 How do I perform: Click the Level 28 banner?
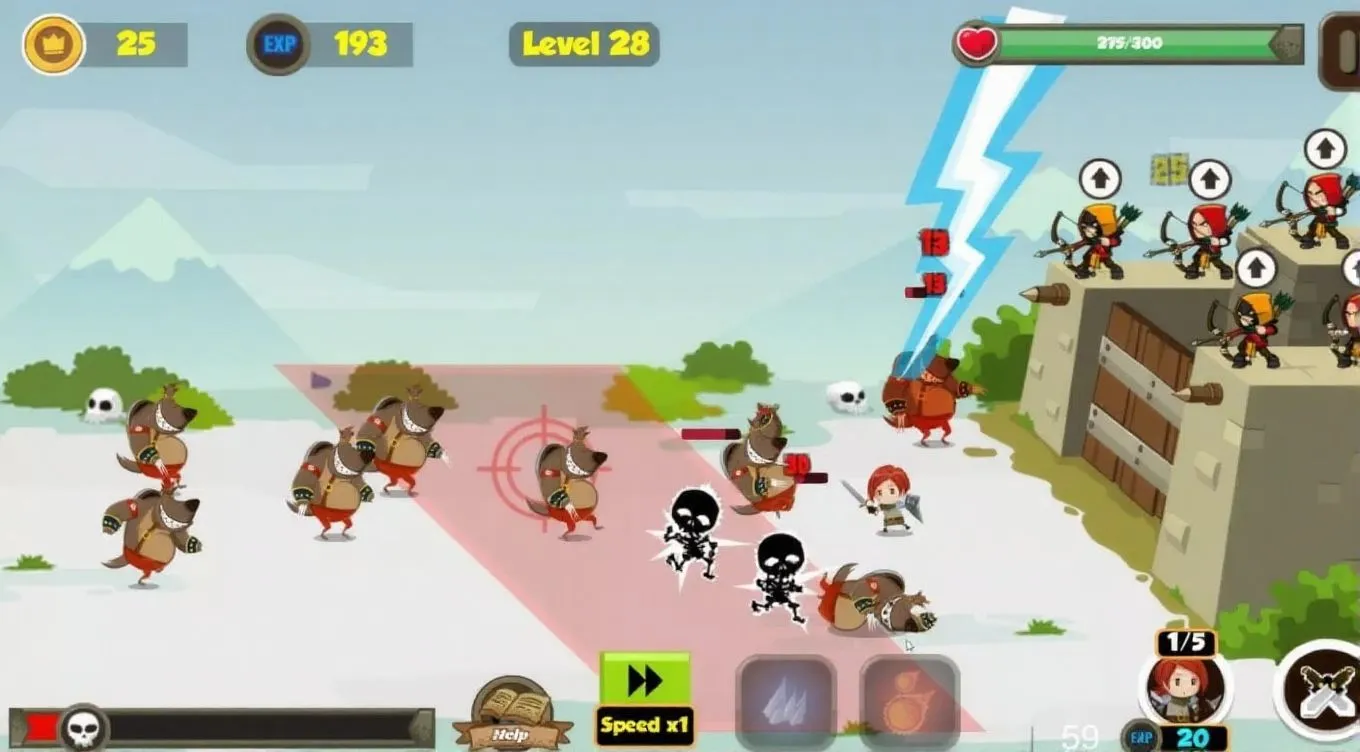tap(583, 42)
